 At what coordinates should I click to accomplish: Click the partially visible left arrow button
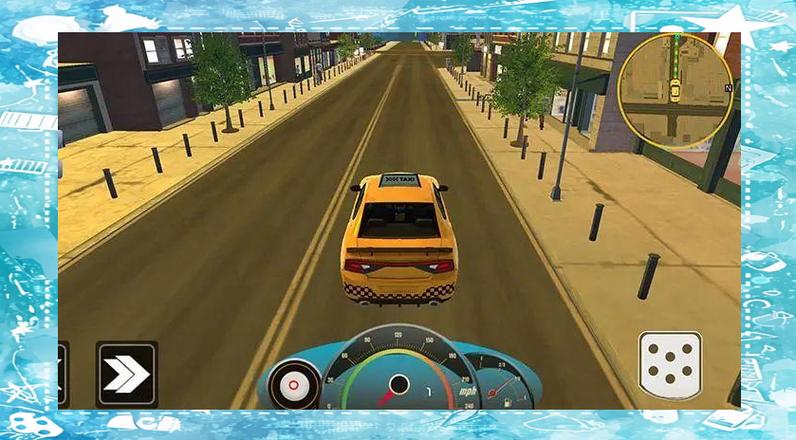click(x=63, y=373)
